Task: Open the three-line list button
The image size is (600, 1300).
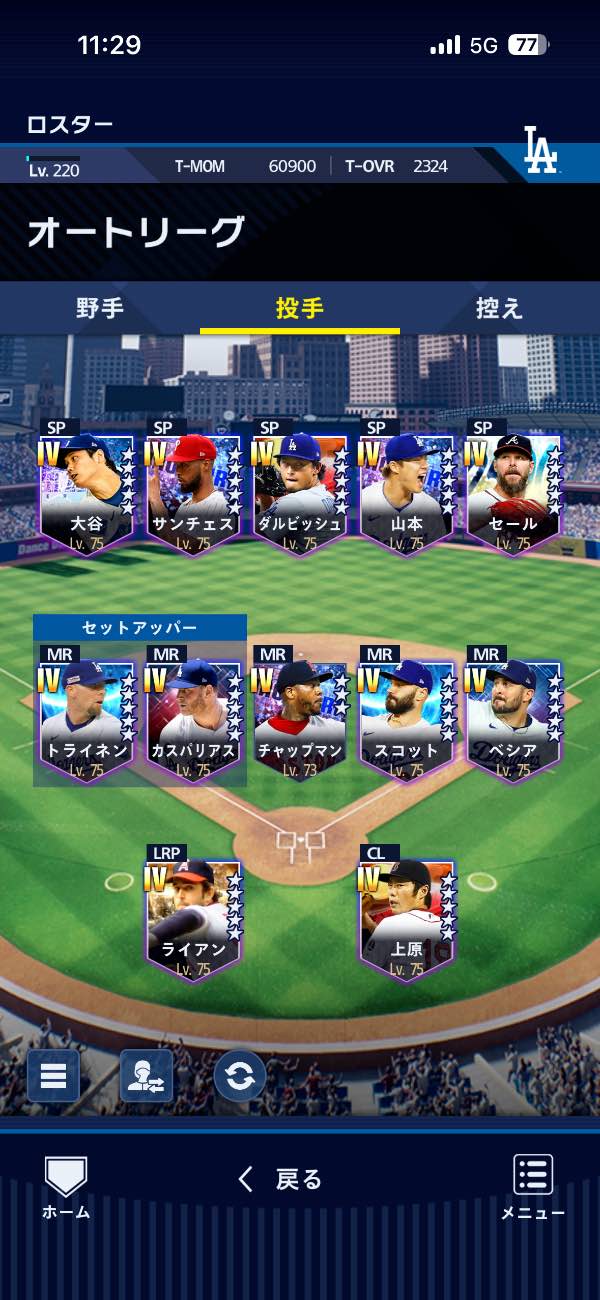Action: [53, 1076]
